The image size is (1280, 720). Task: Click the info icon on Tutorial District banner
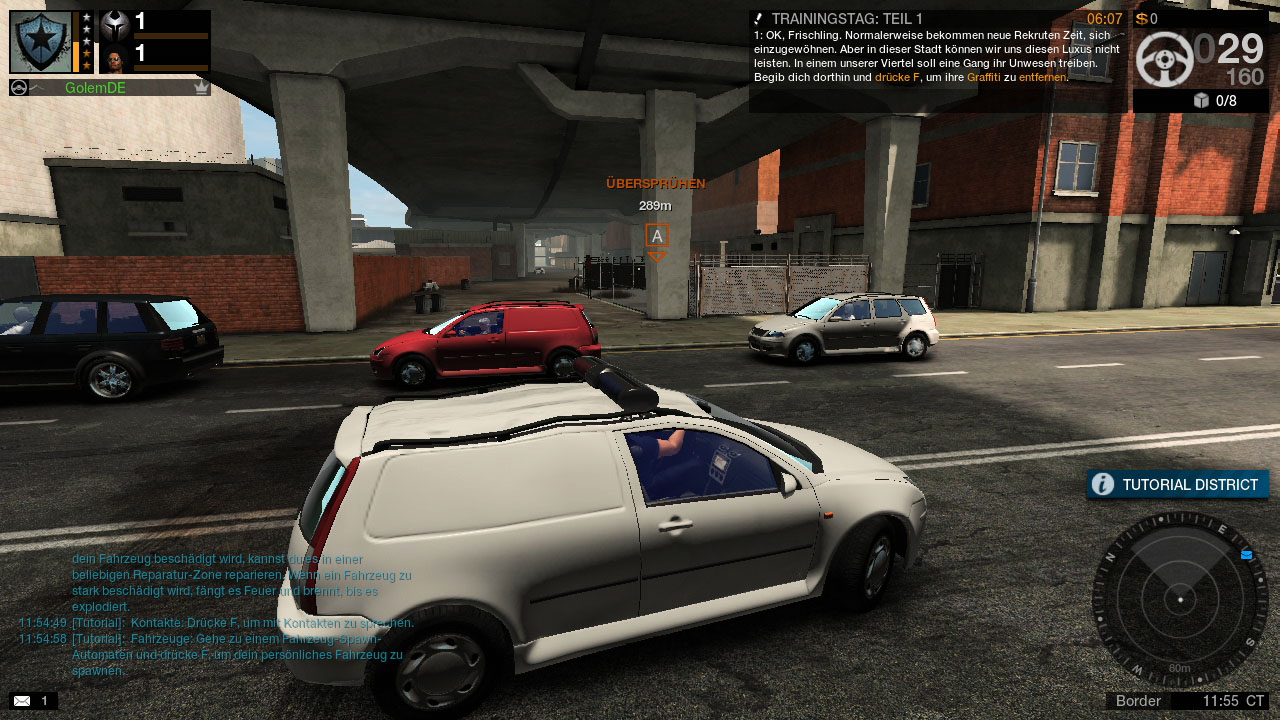click(x=1101, y=484)
